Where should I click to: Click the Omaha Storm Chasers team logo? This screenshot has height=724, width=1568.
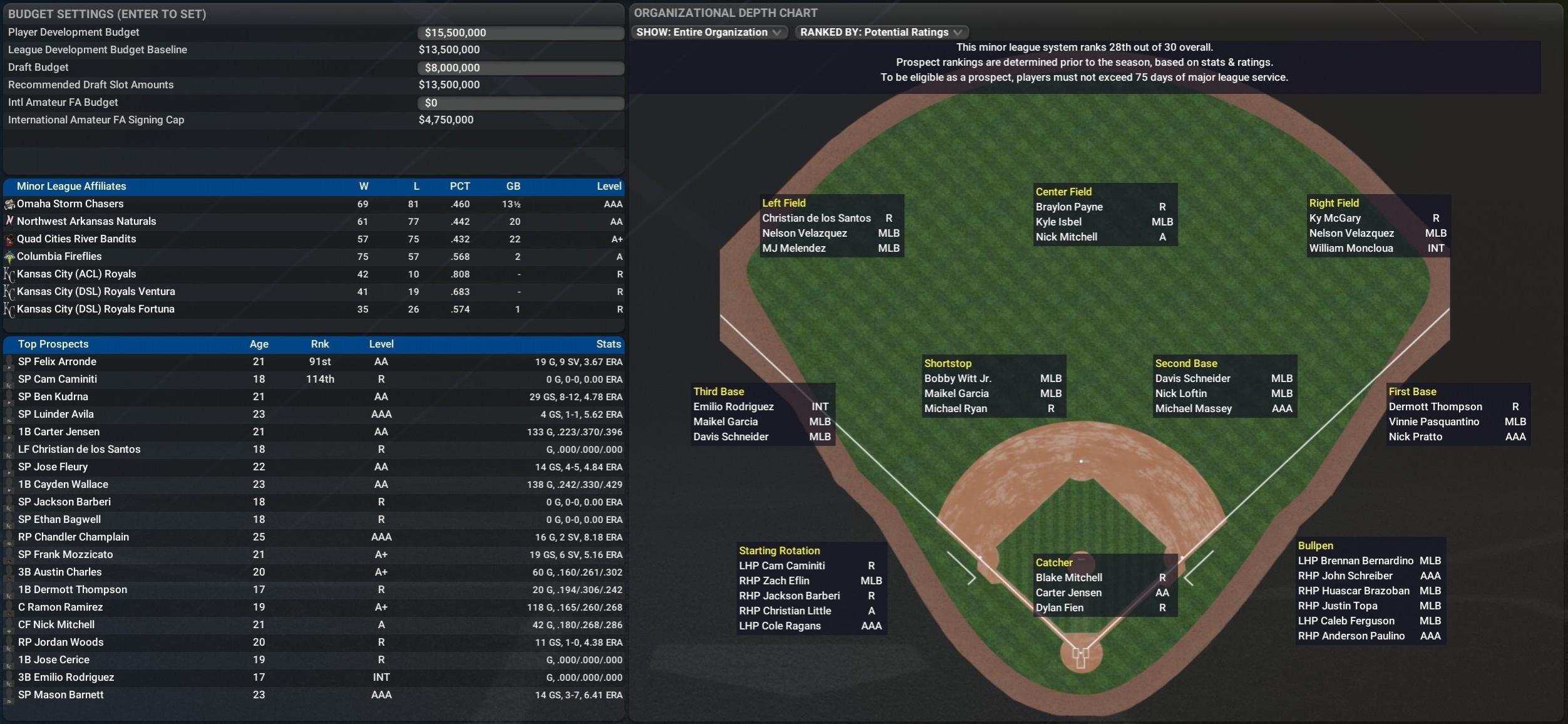(x=9, y=204)
